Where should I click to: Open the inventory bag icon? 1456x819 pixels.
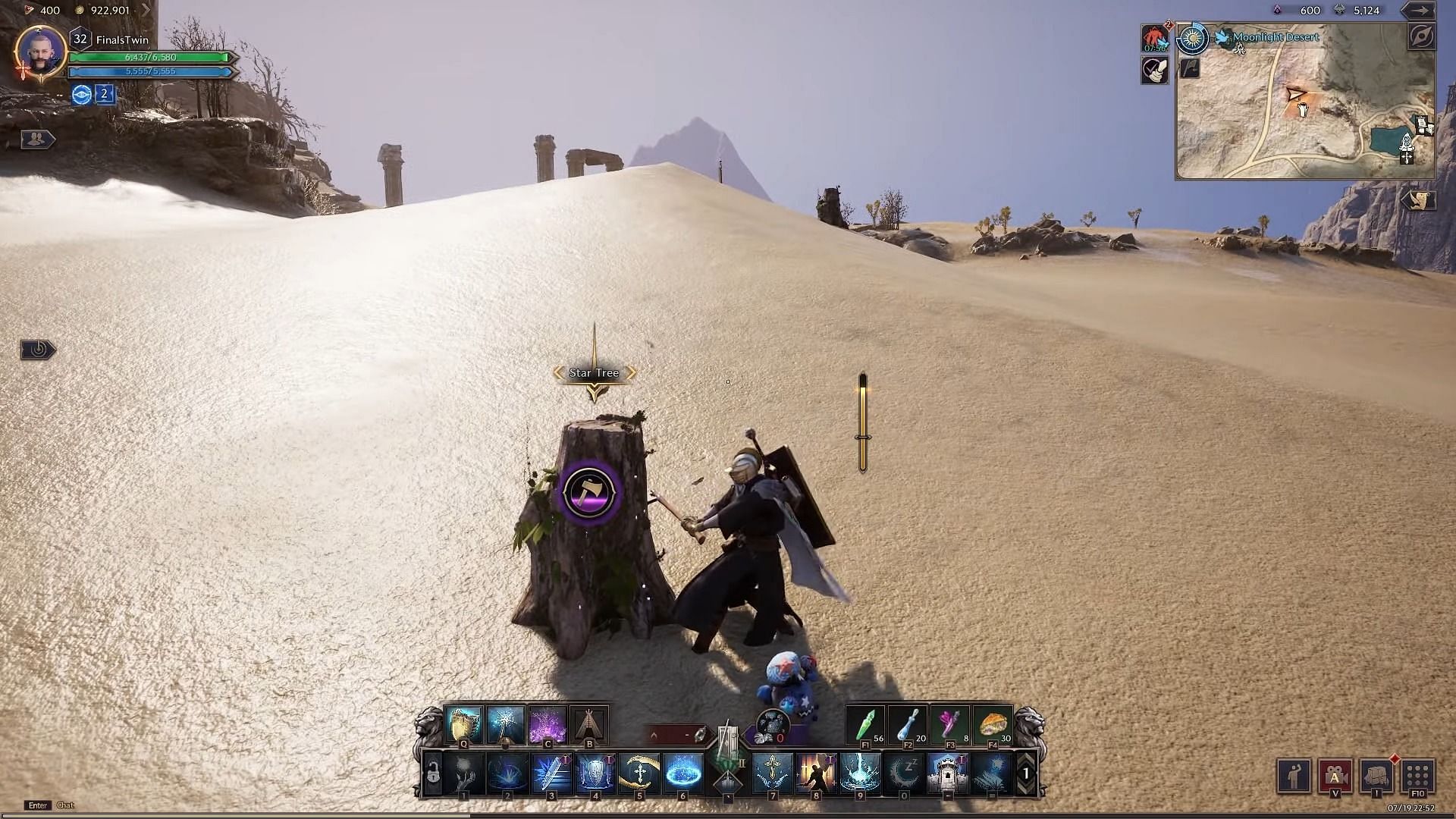(x=1376, y=776)
